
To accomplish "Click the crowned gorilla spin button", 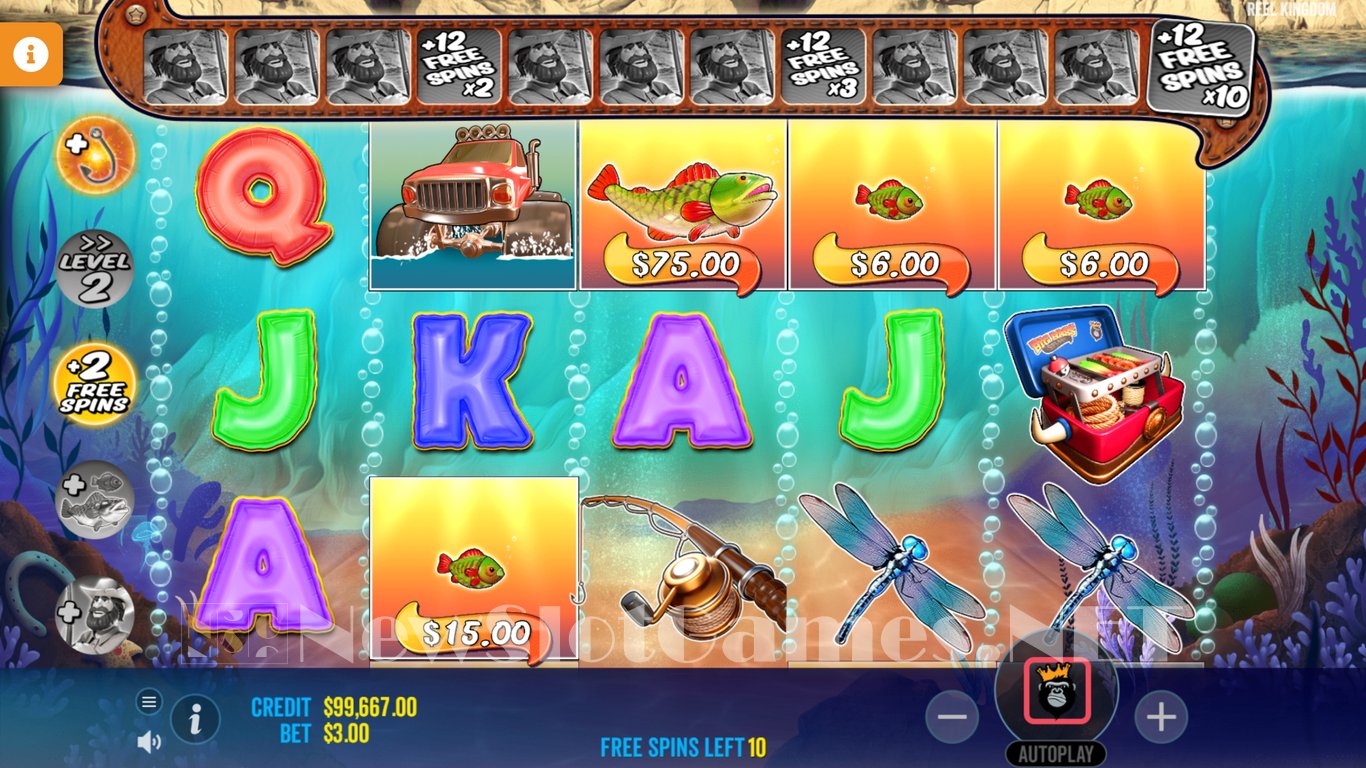I will (x=1056, y=693).
